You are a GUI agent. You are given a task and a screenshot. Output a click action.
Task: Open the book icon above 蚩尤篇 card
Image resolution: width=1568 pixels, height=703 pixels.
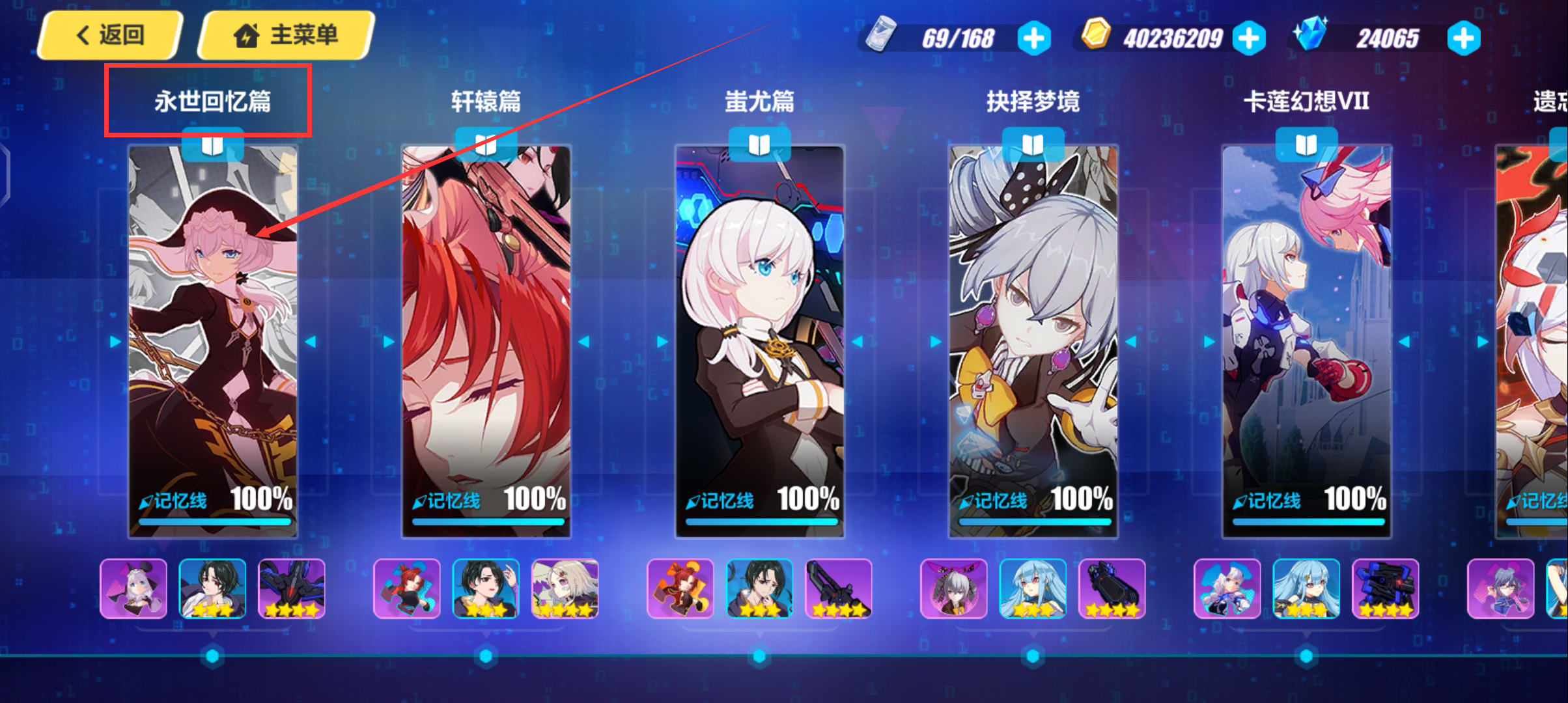(759, 145)
